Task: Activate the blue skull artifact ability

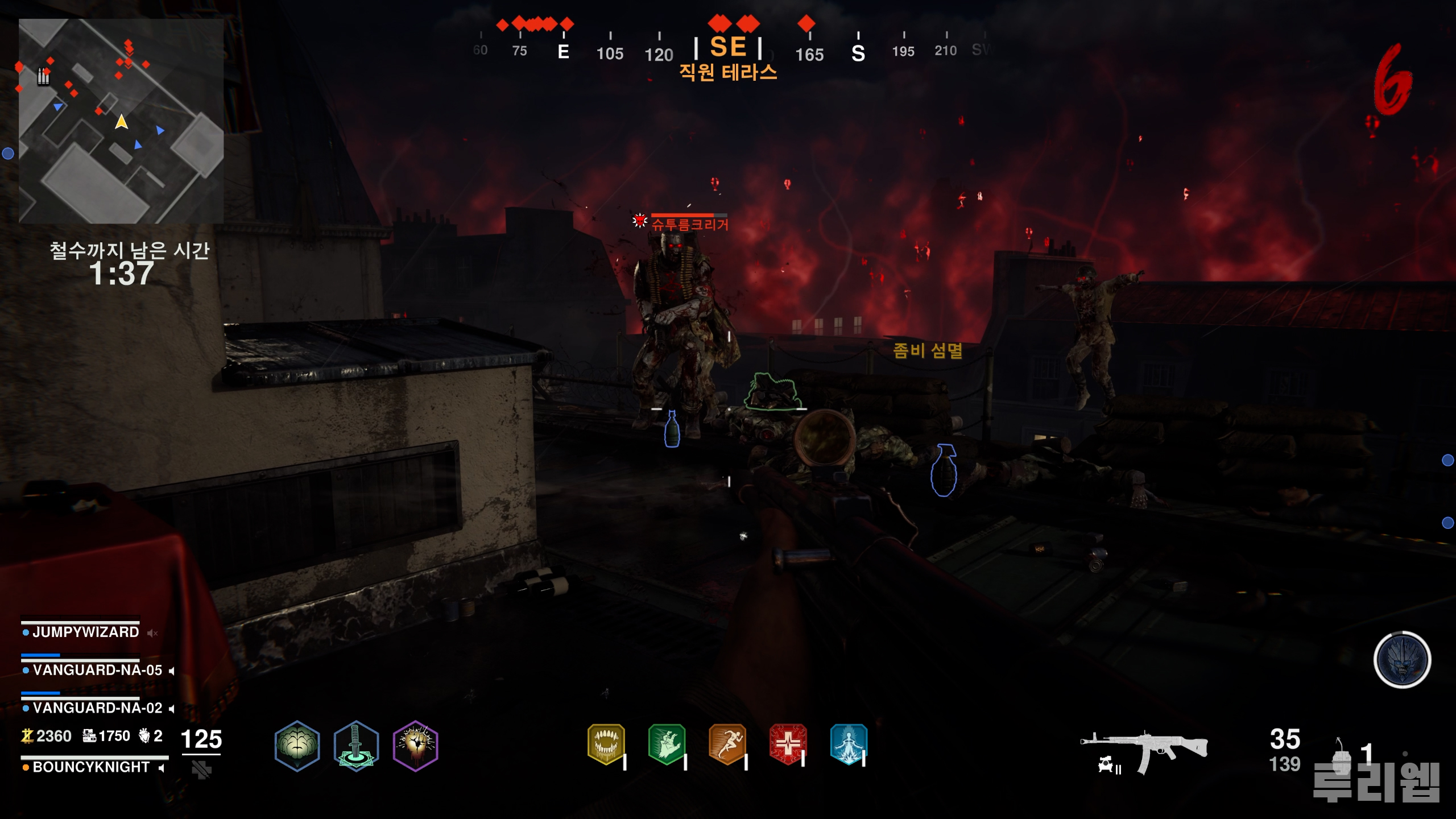Action: [1402, 660]
